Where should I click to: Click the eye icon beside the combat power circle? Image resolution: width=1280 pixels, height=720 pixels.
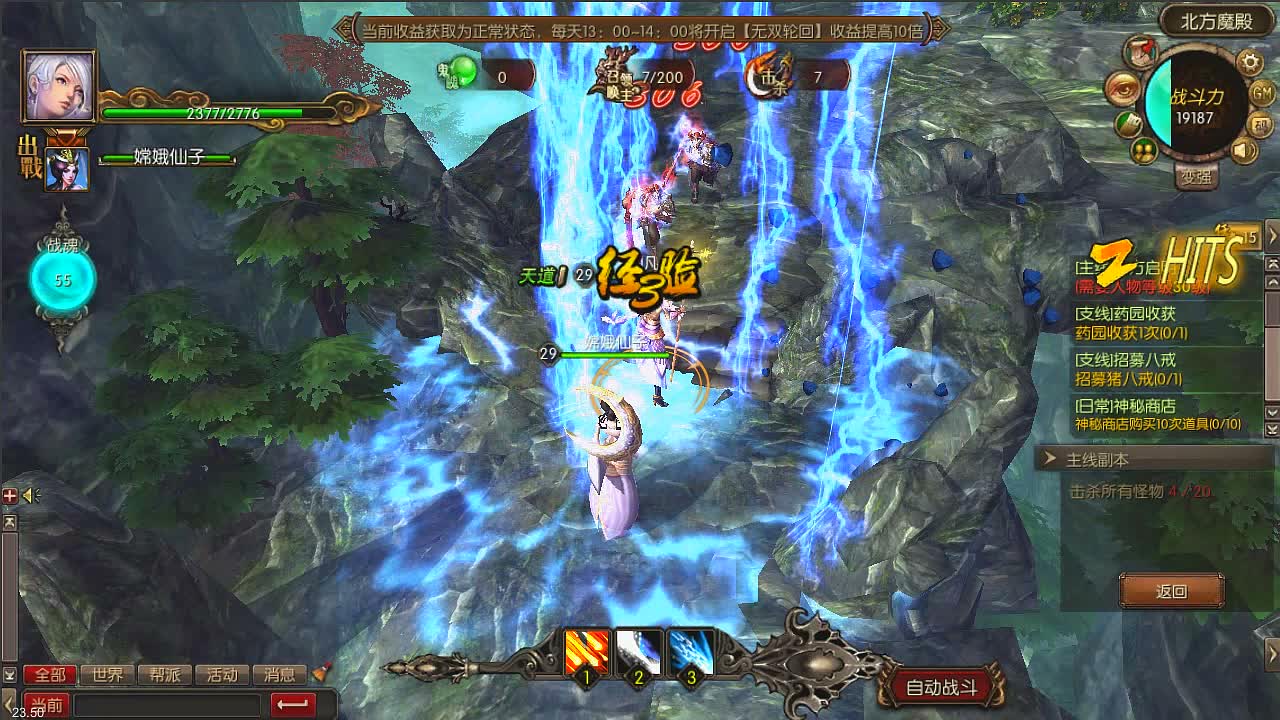(x=1122, y=90)
